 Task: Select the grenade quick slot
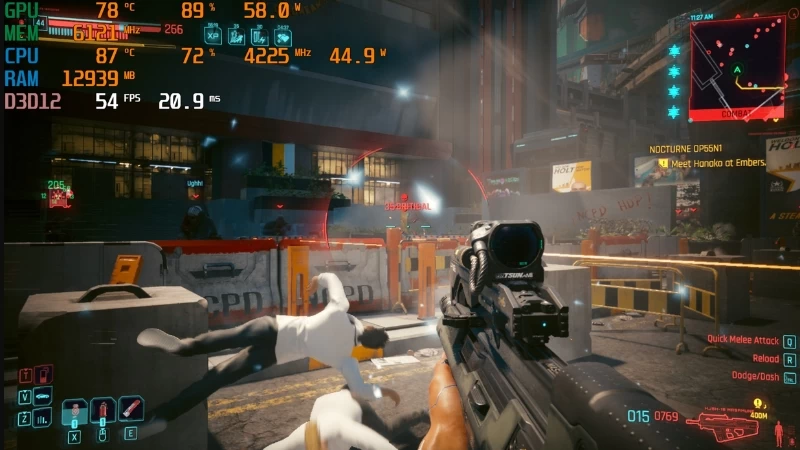pos(74,412)
